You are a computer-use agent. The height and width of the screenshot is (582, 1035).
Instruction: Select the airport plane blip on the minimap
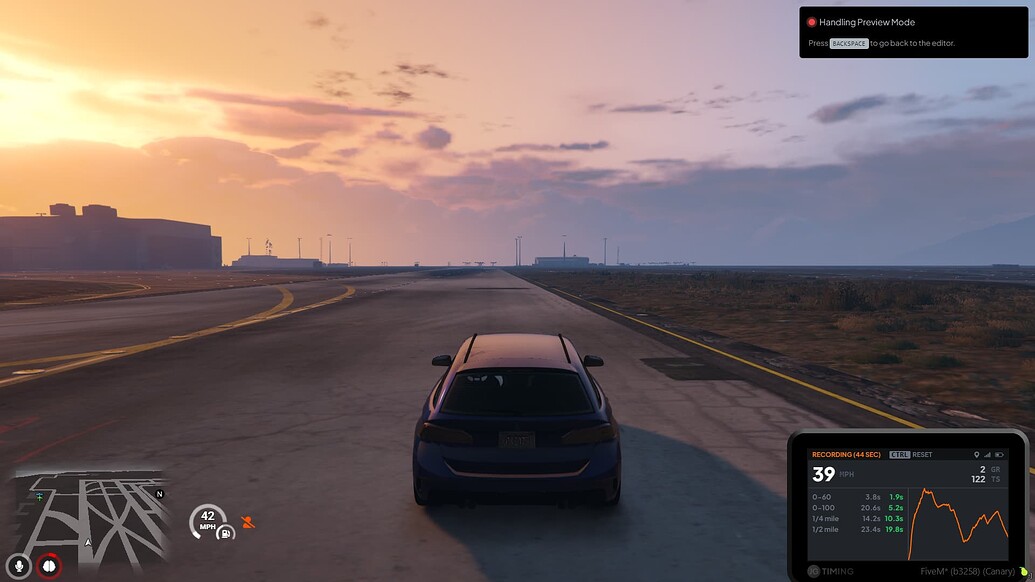[40, 496]
